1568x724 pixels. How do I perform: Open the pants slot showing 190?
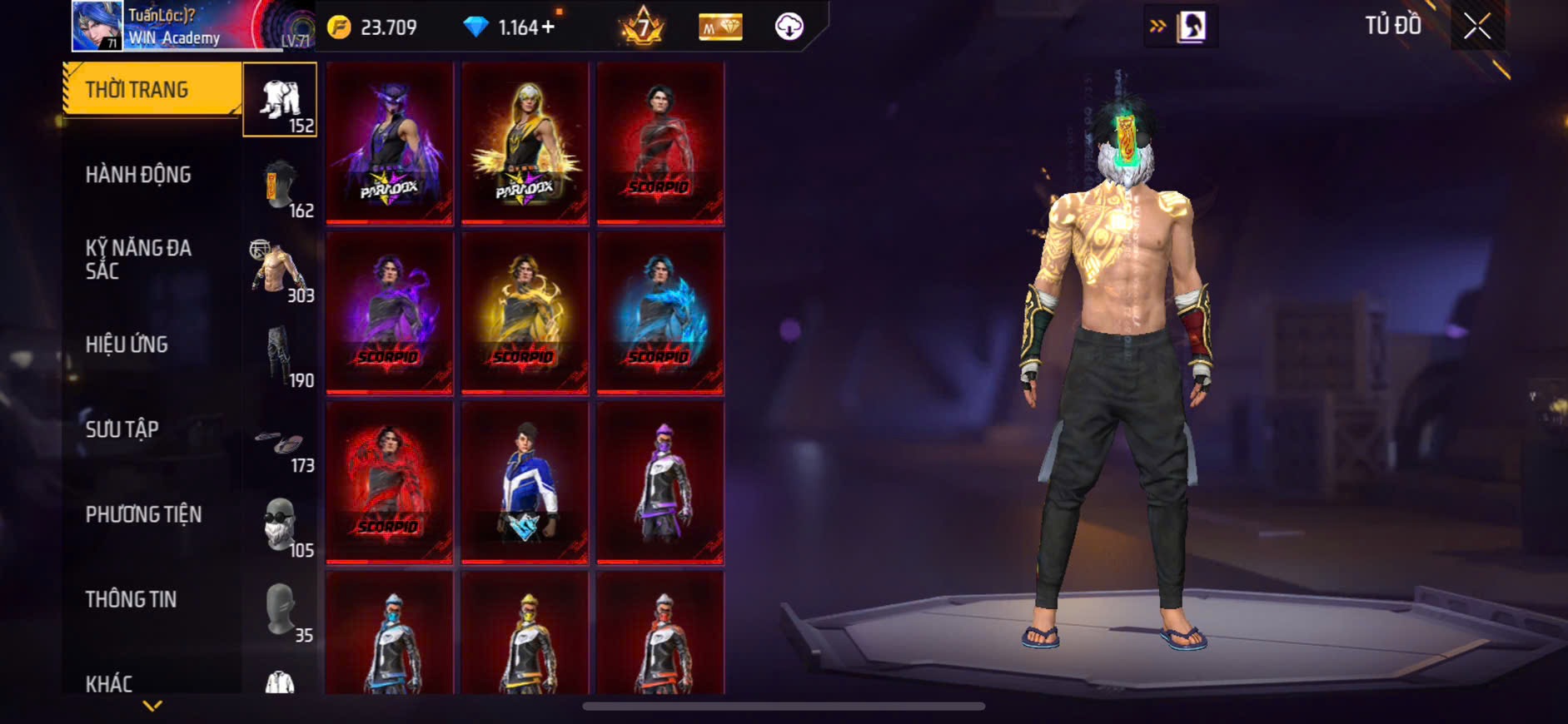coord(281,357)
